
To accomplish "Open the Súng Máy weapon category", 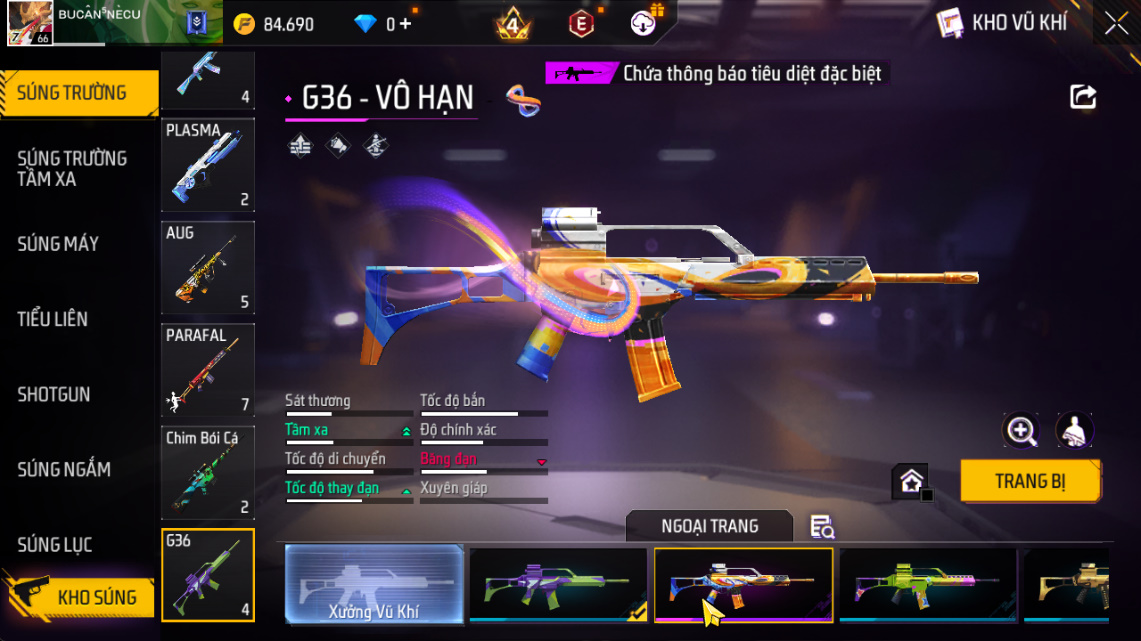I will pyautogui.click(x=58, y=244).
